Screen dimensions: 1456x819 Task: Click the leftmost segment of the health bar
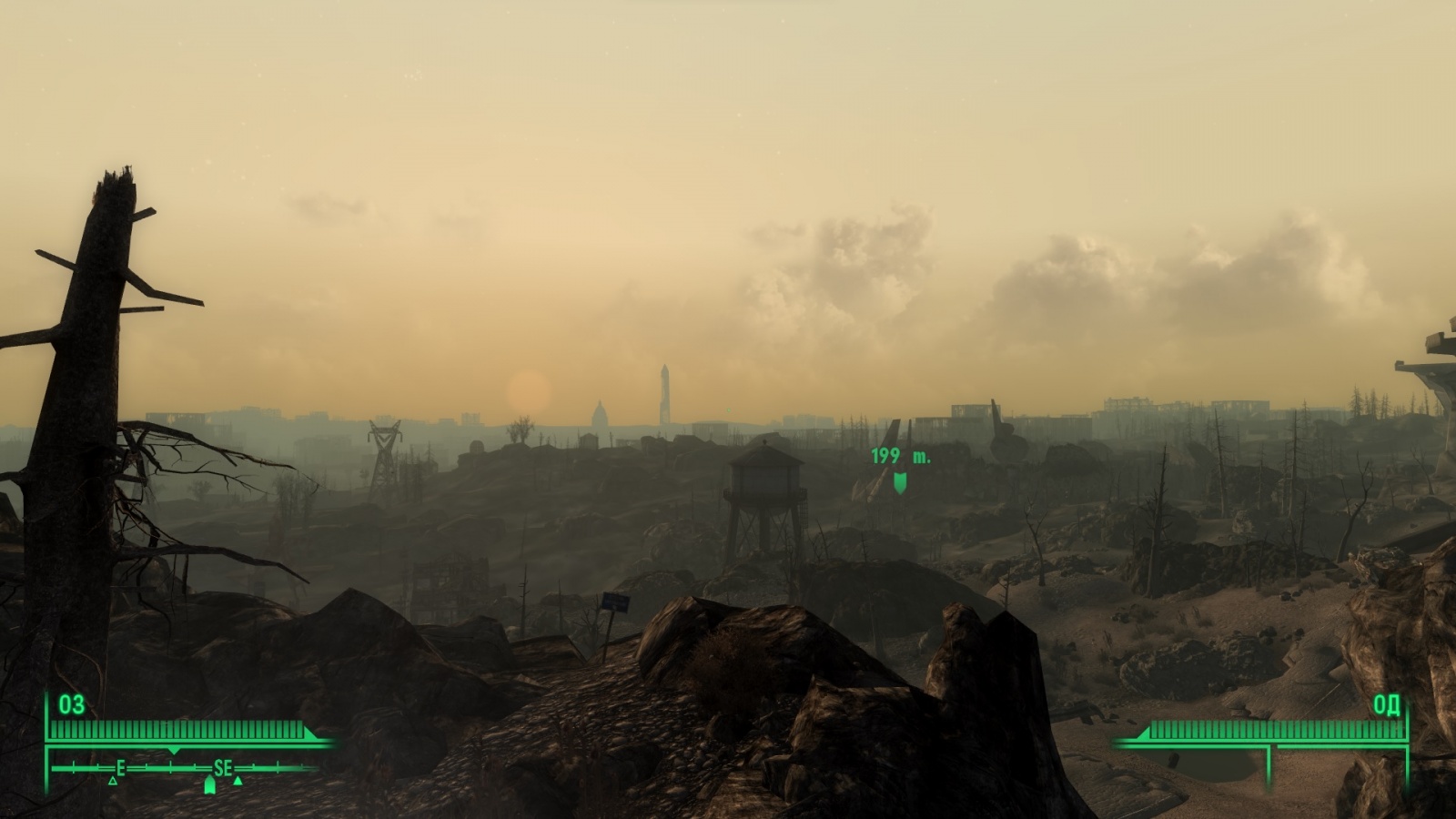tap(56, 728)
